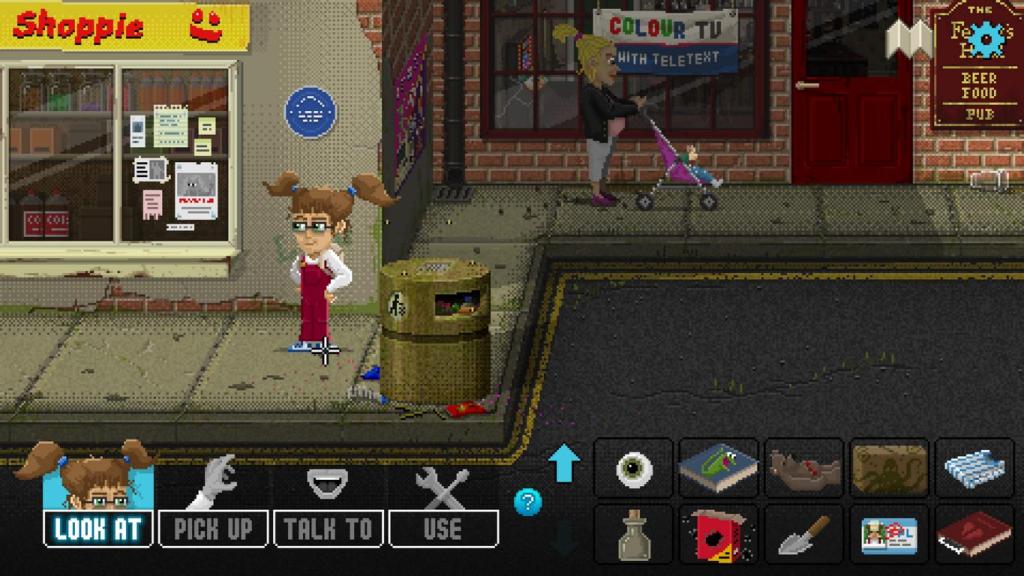
Task: Click the blue question mark hint button
Action: (528, 501)
